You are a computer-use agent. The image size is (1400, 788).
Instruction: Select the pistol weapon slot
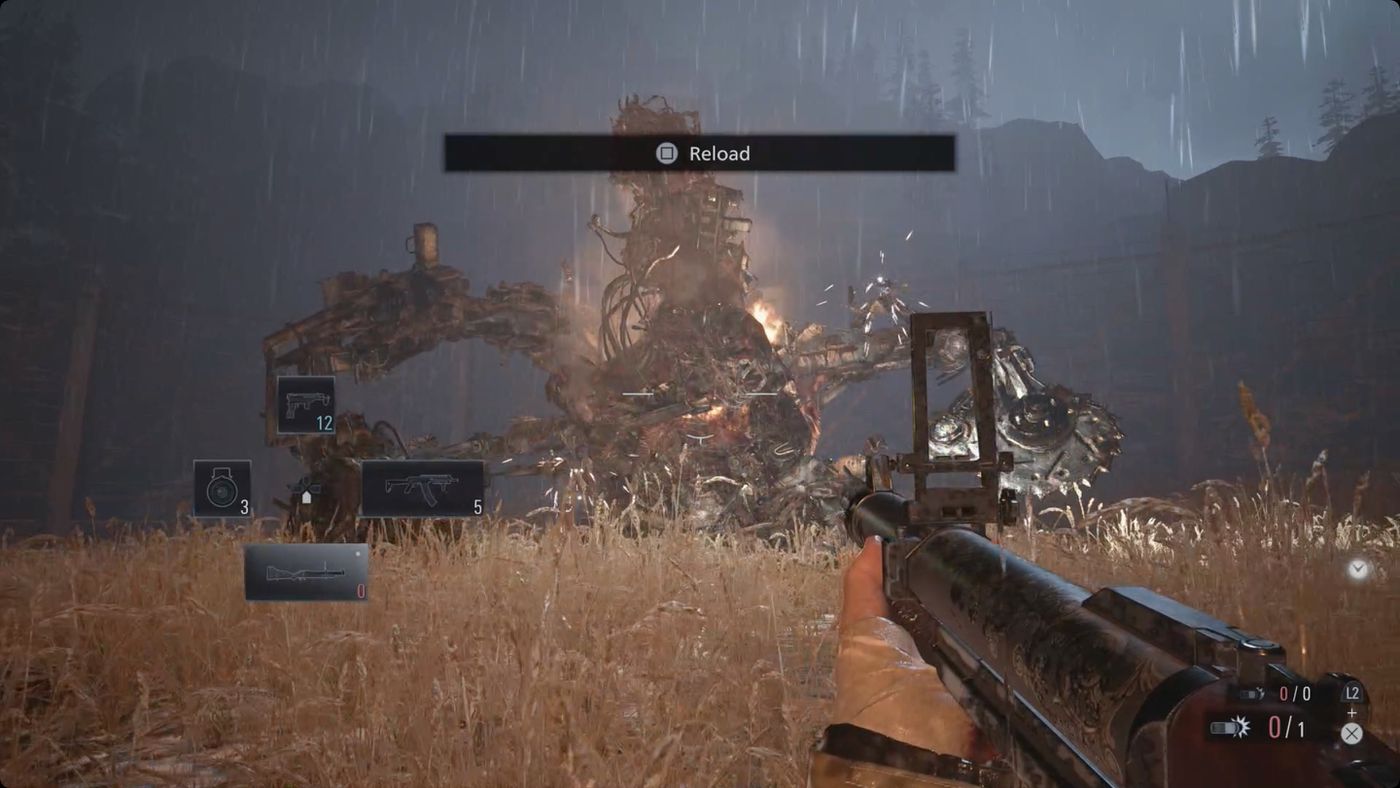click(305, 405)
